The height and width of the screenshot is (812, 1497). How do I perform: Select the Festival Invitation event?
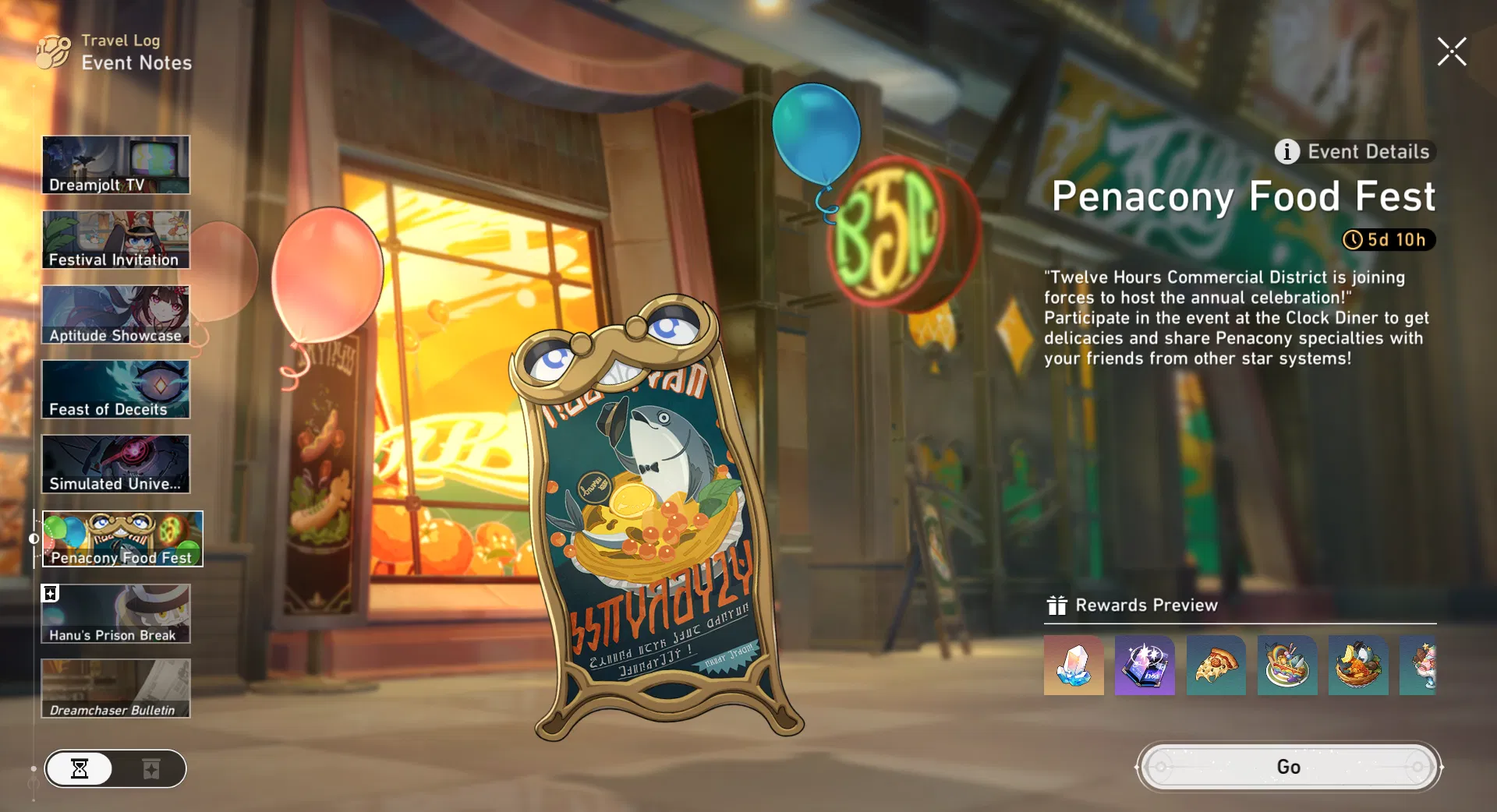(115, 239)
